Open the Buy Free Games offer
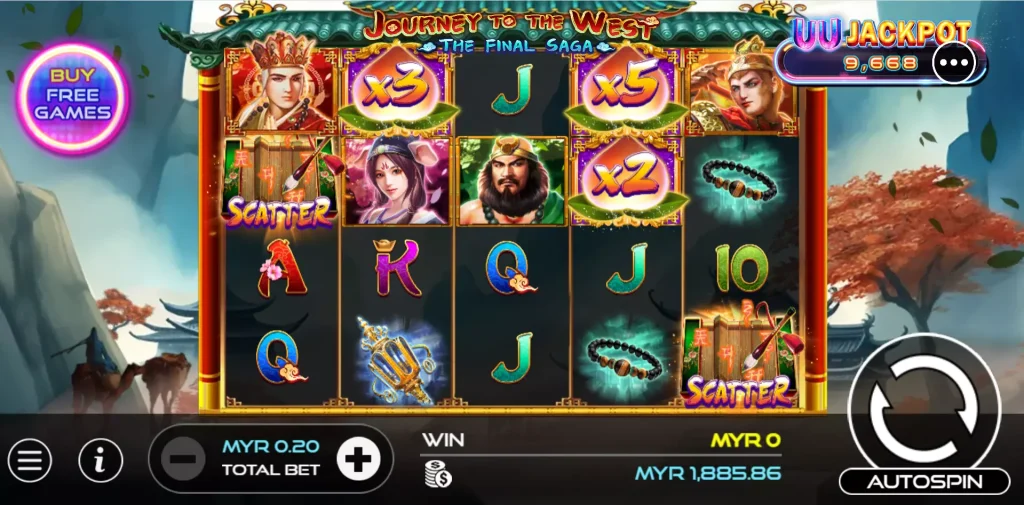Image resolution: width=1024 pixels, height=505 pixels. [73, 99]
